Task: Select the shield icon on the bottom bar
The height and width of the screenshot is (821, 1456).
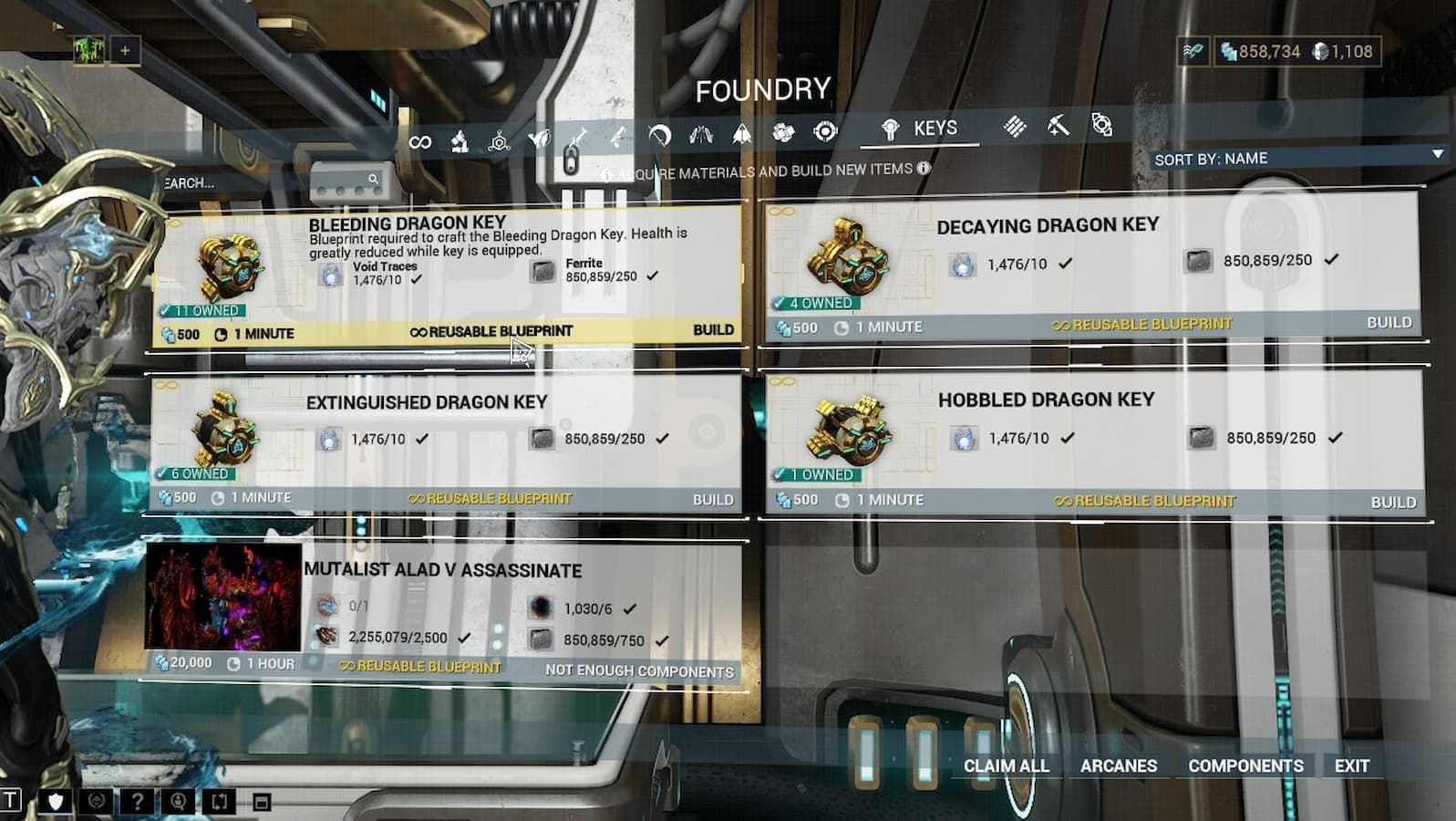Action: [x=55, y=801]
